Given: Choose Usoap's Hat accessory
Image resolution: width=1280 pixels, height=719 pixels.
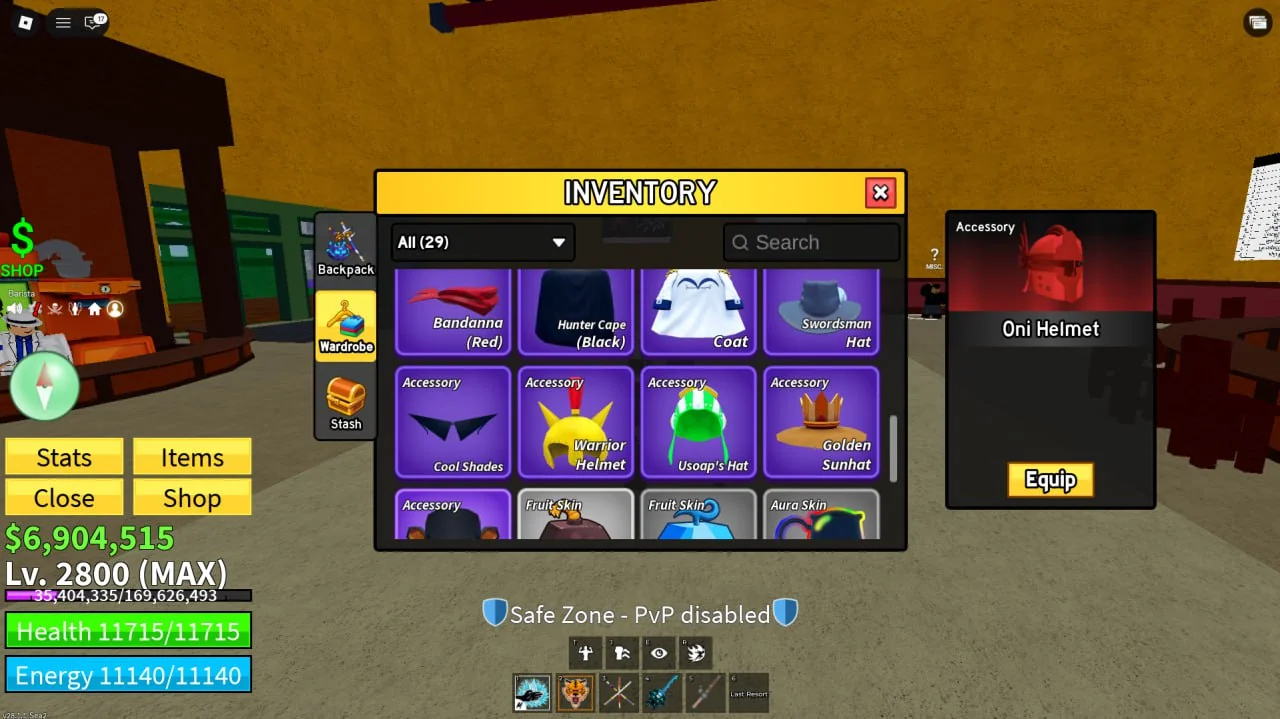Looking at the screenshot, I should click(699, 422).
